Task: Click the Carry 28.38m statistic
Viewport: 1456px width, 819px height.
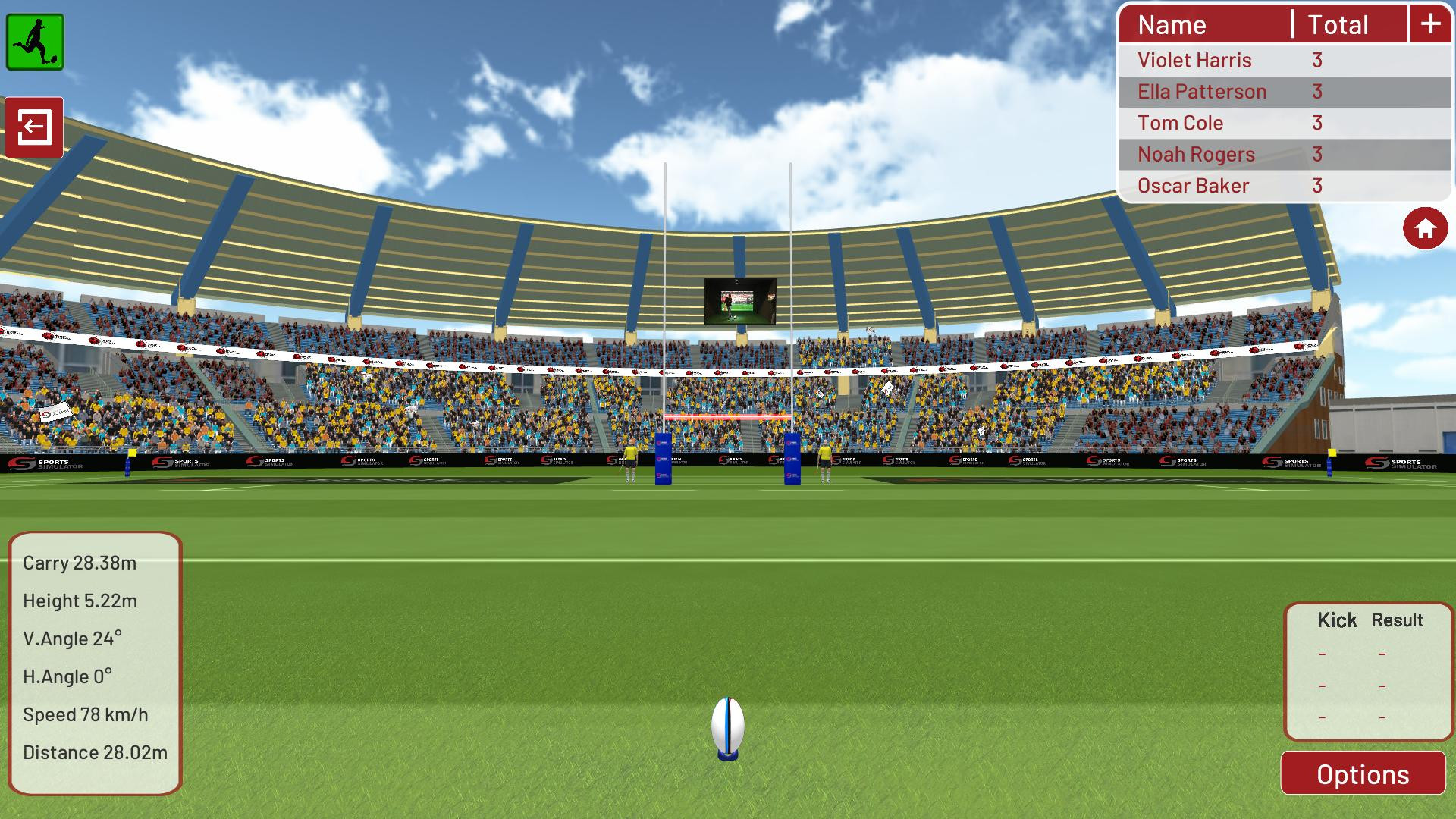Action: pyautogui.click(x=78, y=563)
